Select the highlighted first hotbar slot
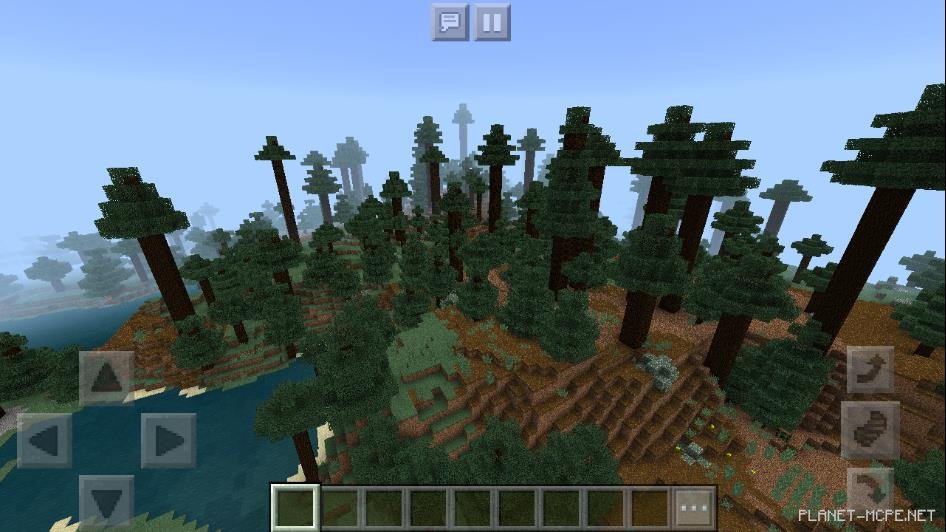The image size is (946, 532). click(x=296, y=506)
